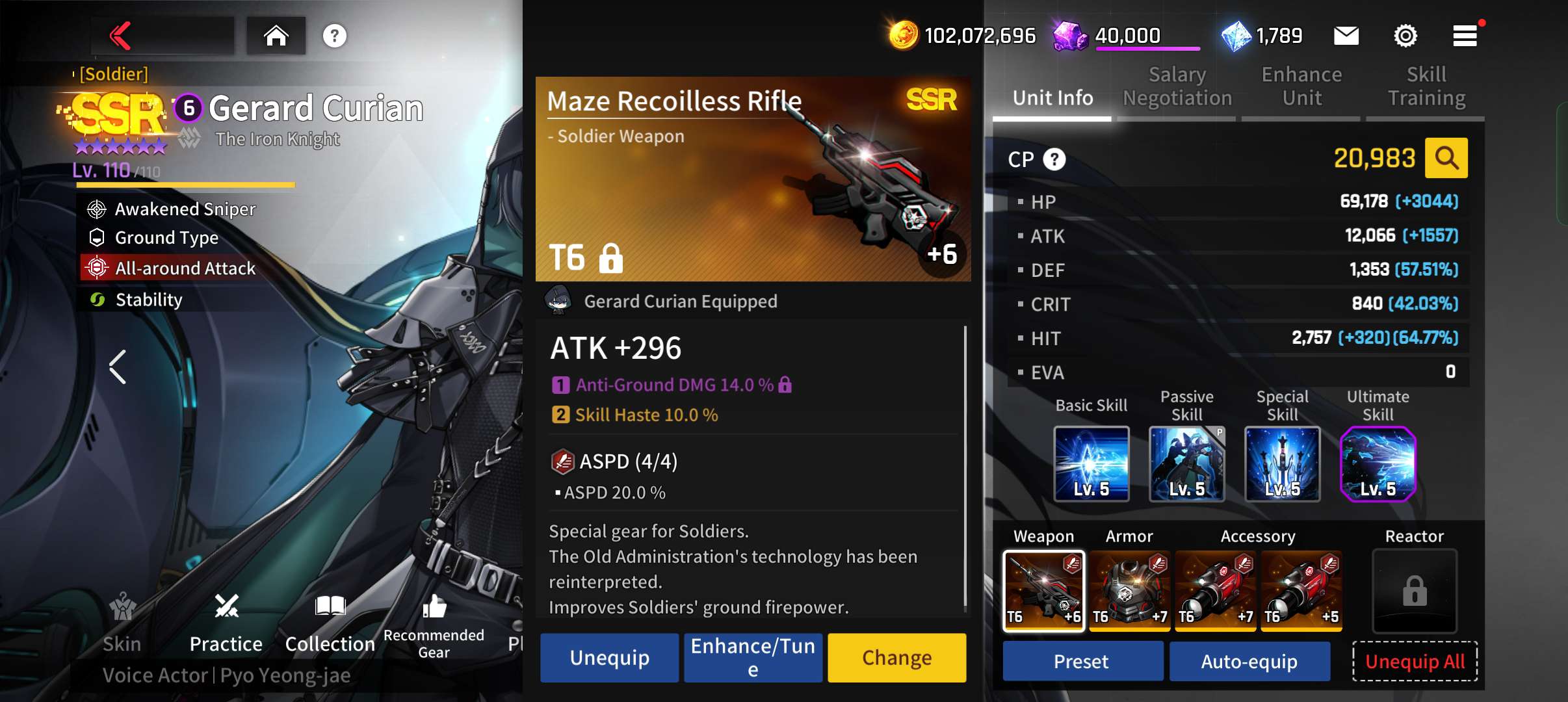Auto-equip the best gear

(1249, 662)
